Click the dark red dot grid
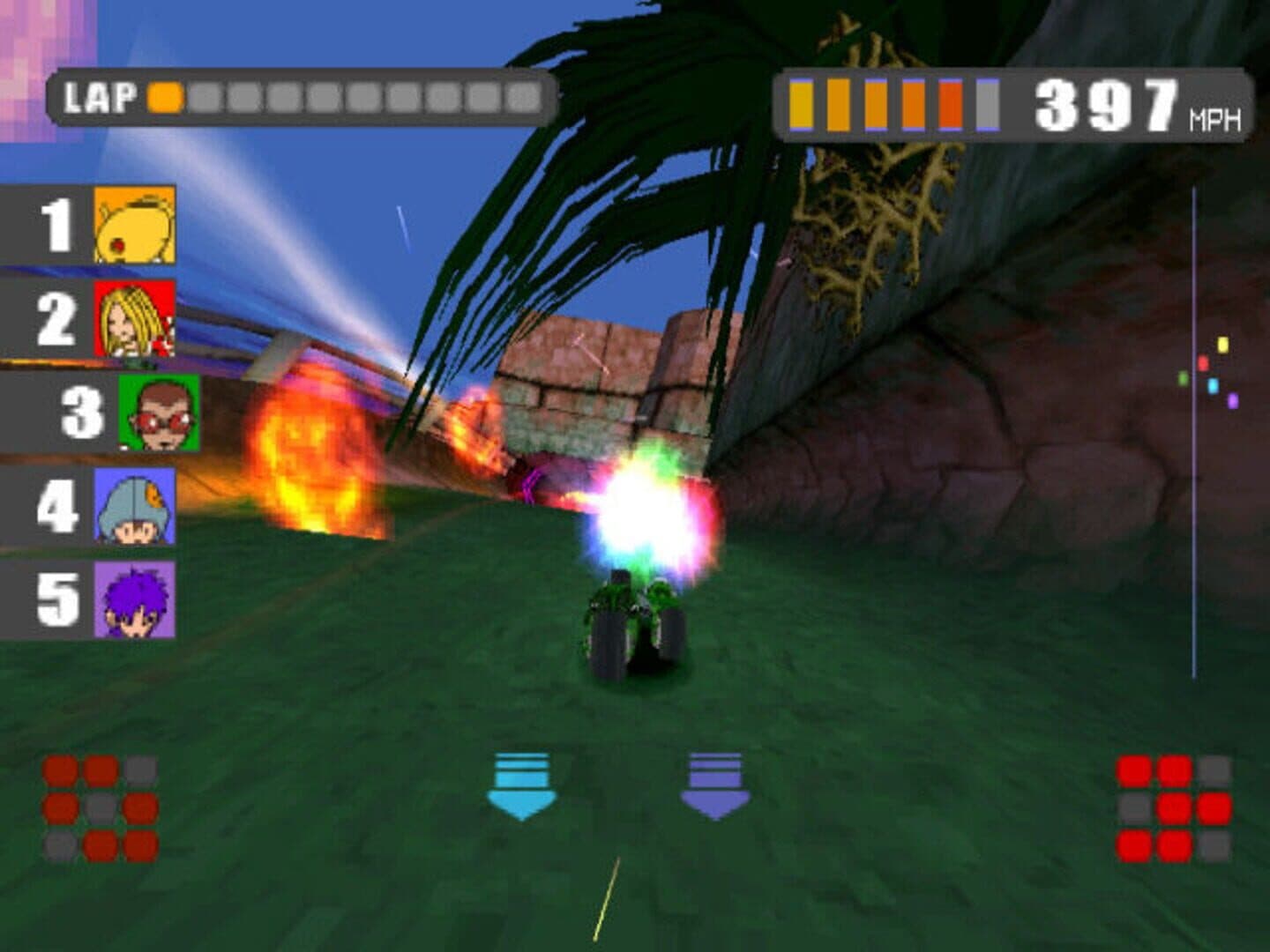 tap(101, 808)
